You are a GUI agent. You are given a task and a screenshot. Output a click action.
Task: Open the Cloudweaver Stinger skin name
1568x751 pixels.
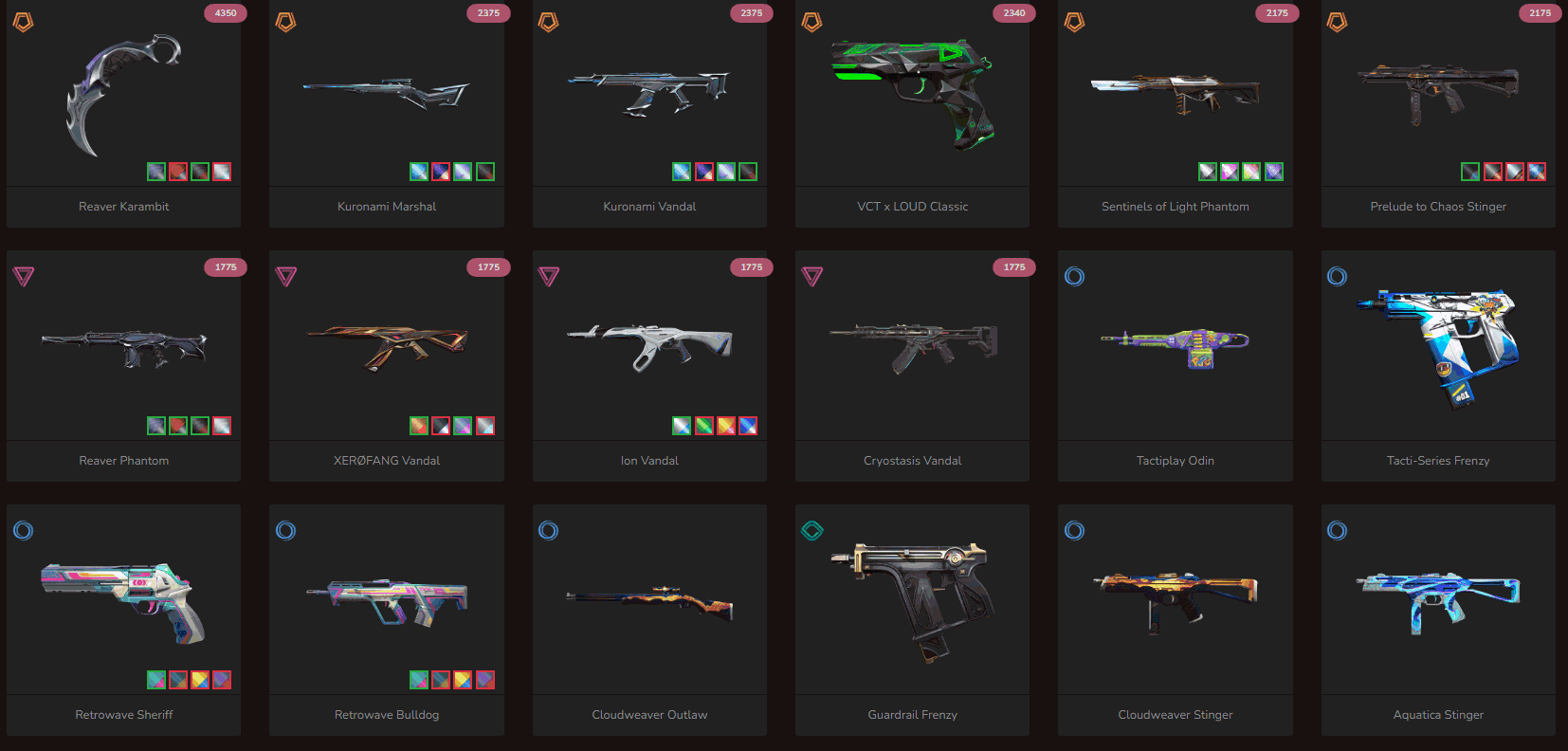point(1175,714)
